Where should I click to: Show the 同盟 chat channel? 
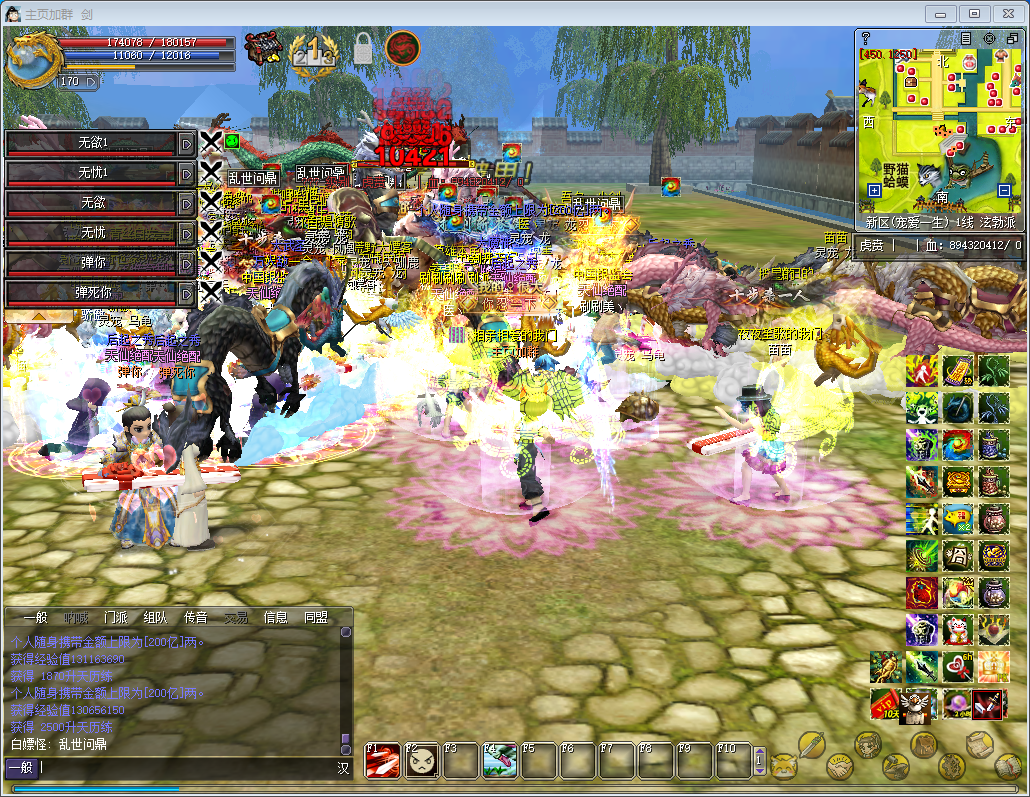tap(316, 618)
